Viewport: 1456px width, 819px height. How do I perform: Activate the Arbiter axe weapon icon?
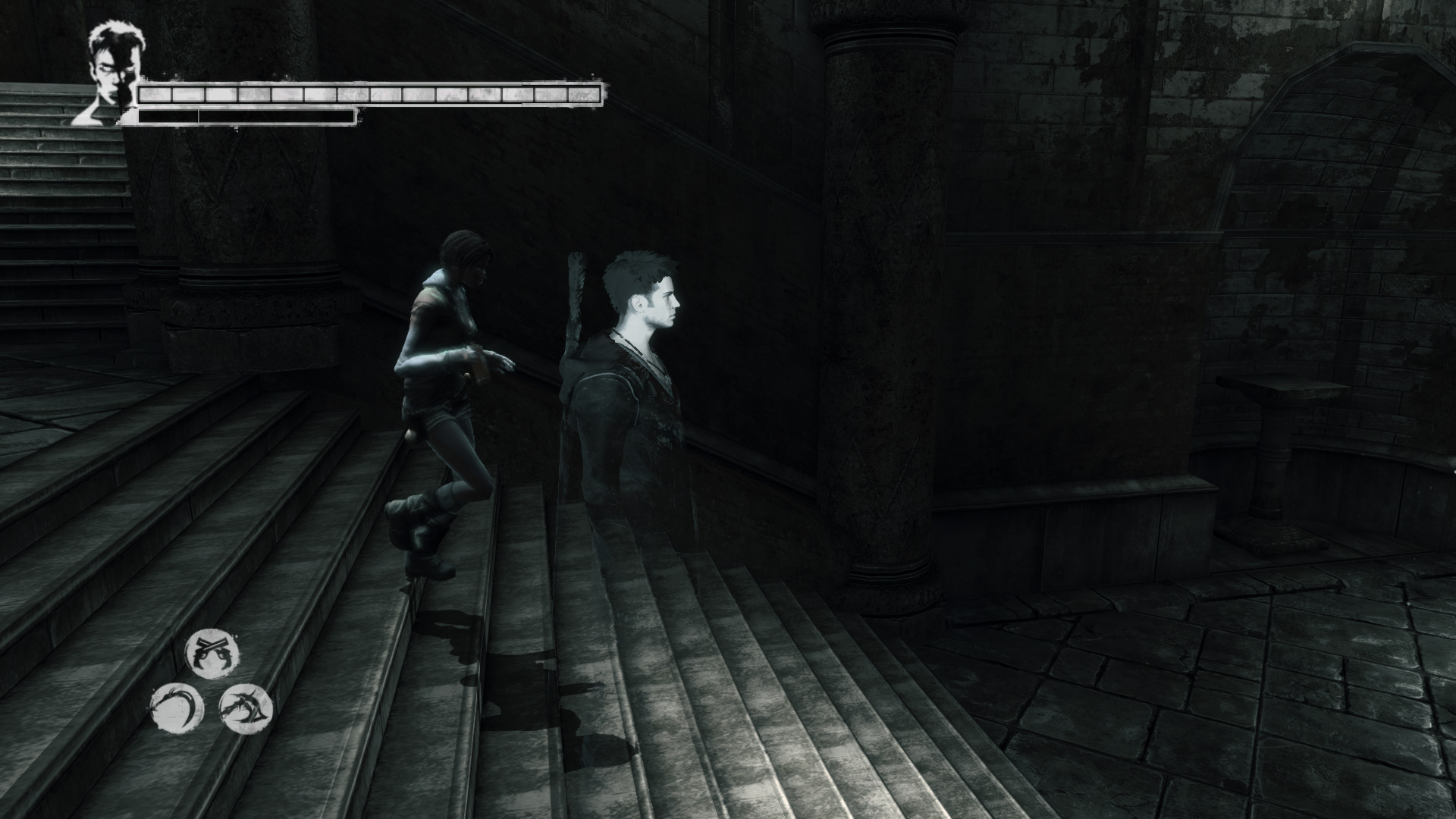245,708
